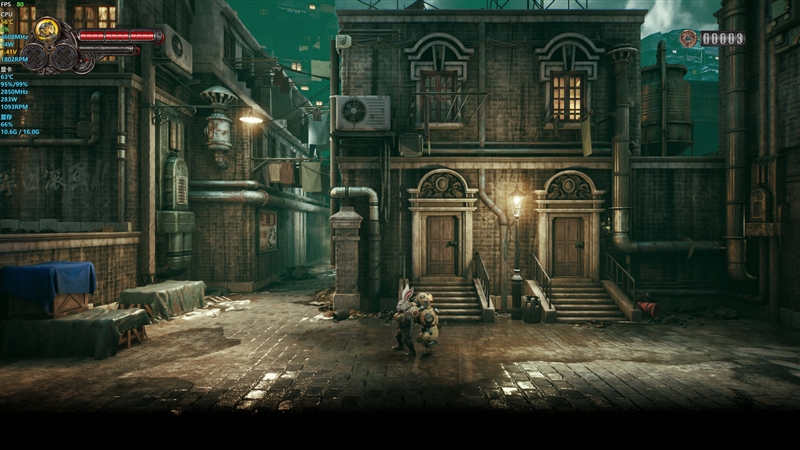This screenshot has width=800, height=450.
Task: Select the copper coin currency icon
Action: 688,38
